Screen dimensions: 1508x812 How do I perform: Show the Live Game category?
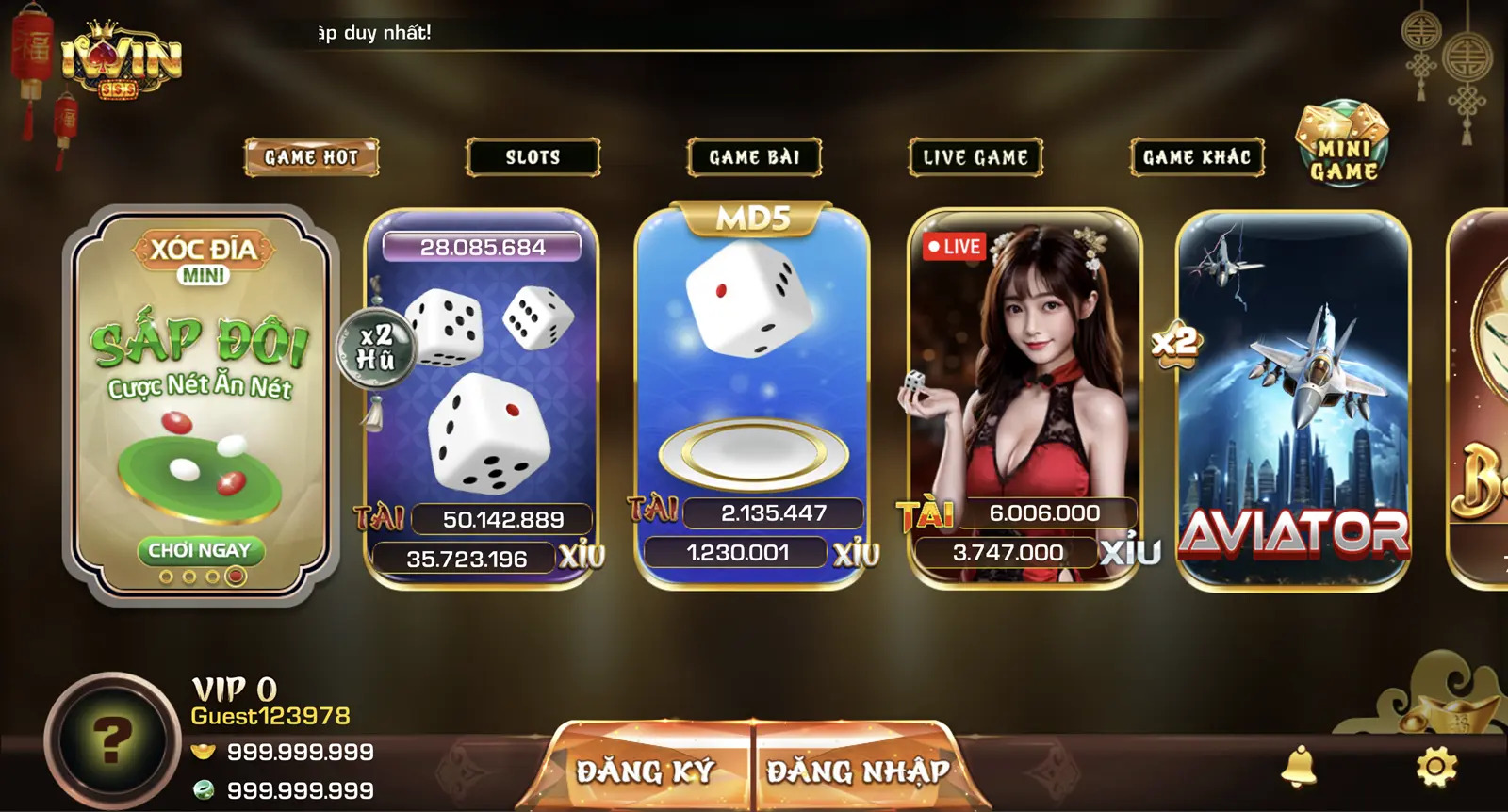click(975, 157)
